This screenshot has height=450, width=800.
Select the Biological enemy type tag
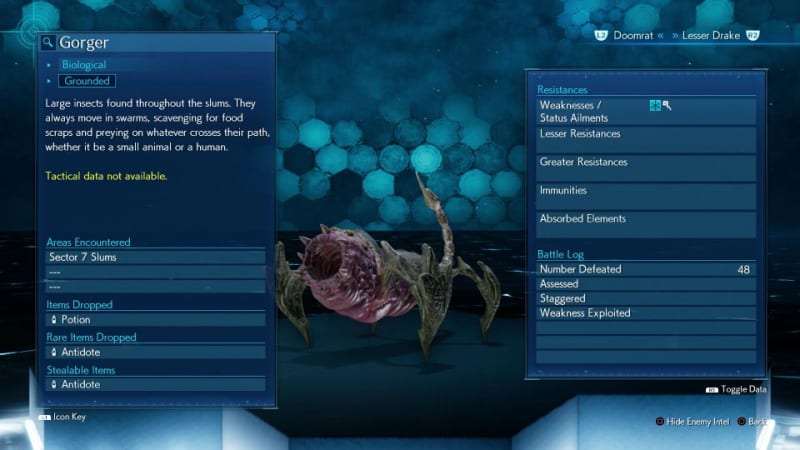click(x=83, y=65)
